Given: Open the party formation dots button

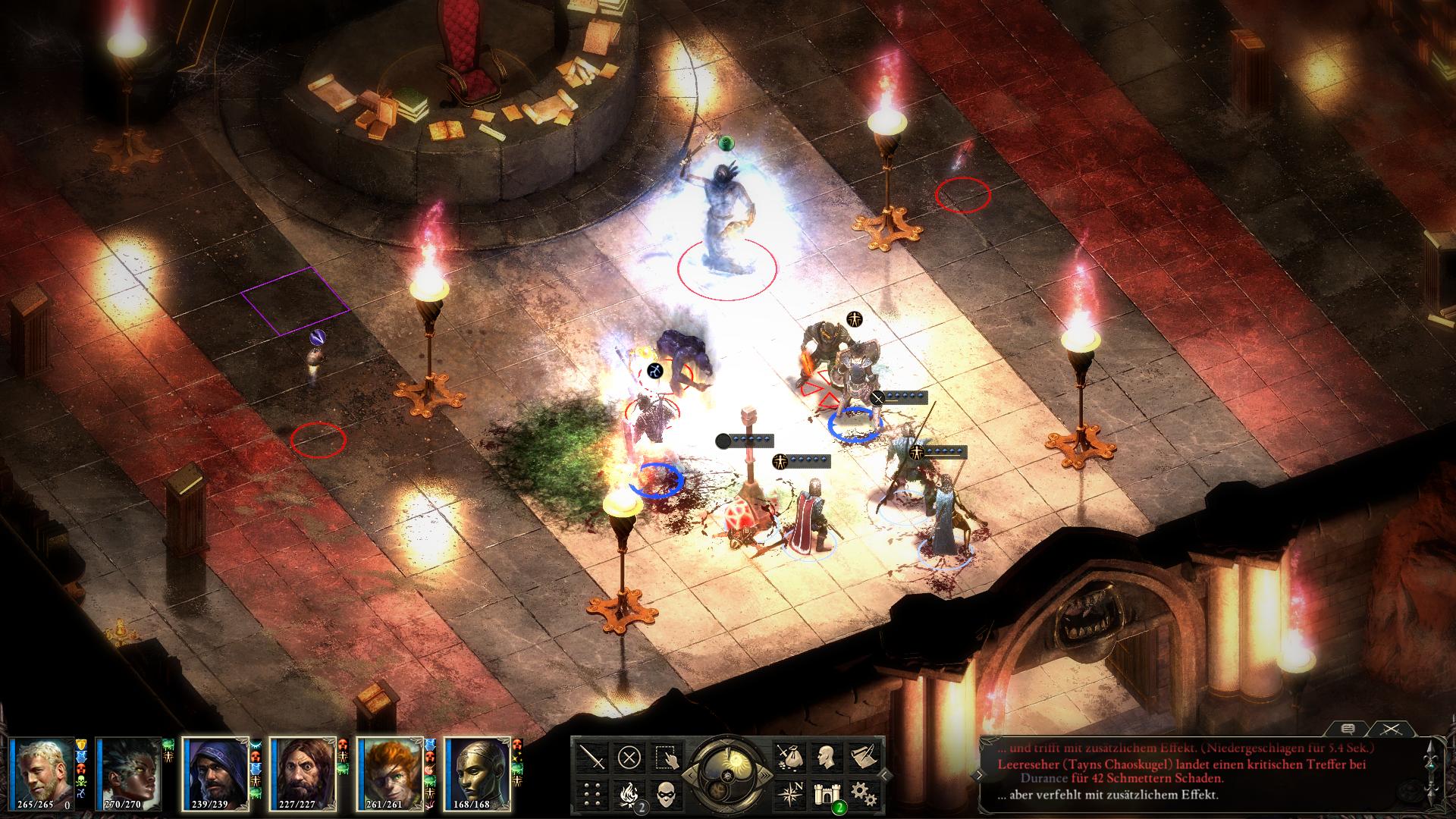Looking at the screenshot, I should pyautogui.click(x=591, y=793).
